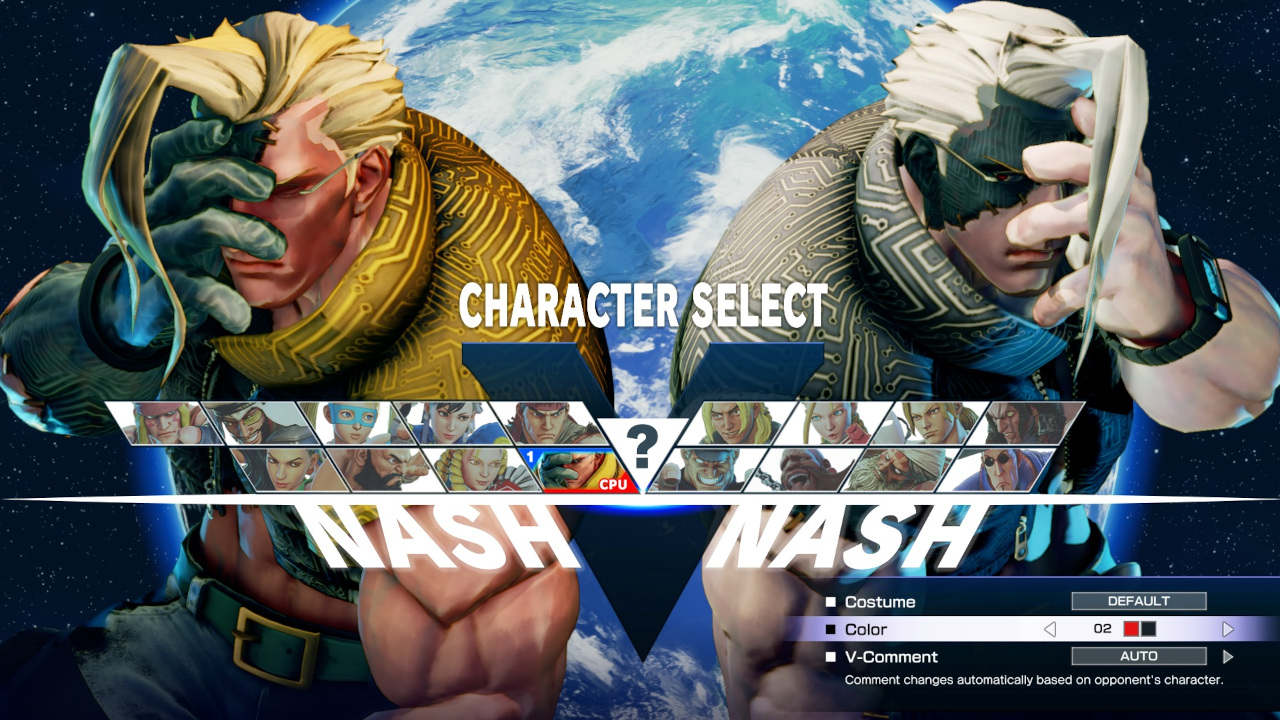
Task: Click the DEFAULT costume button
Action: (x=1140, y=601)
